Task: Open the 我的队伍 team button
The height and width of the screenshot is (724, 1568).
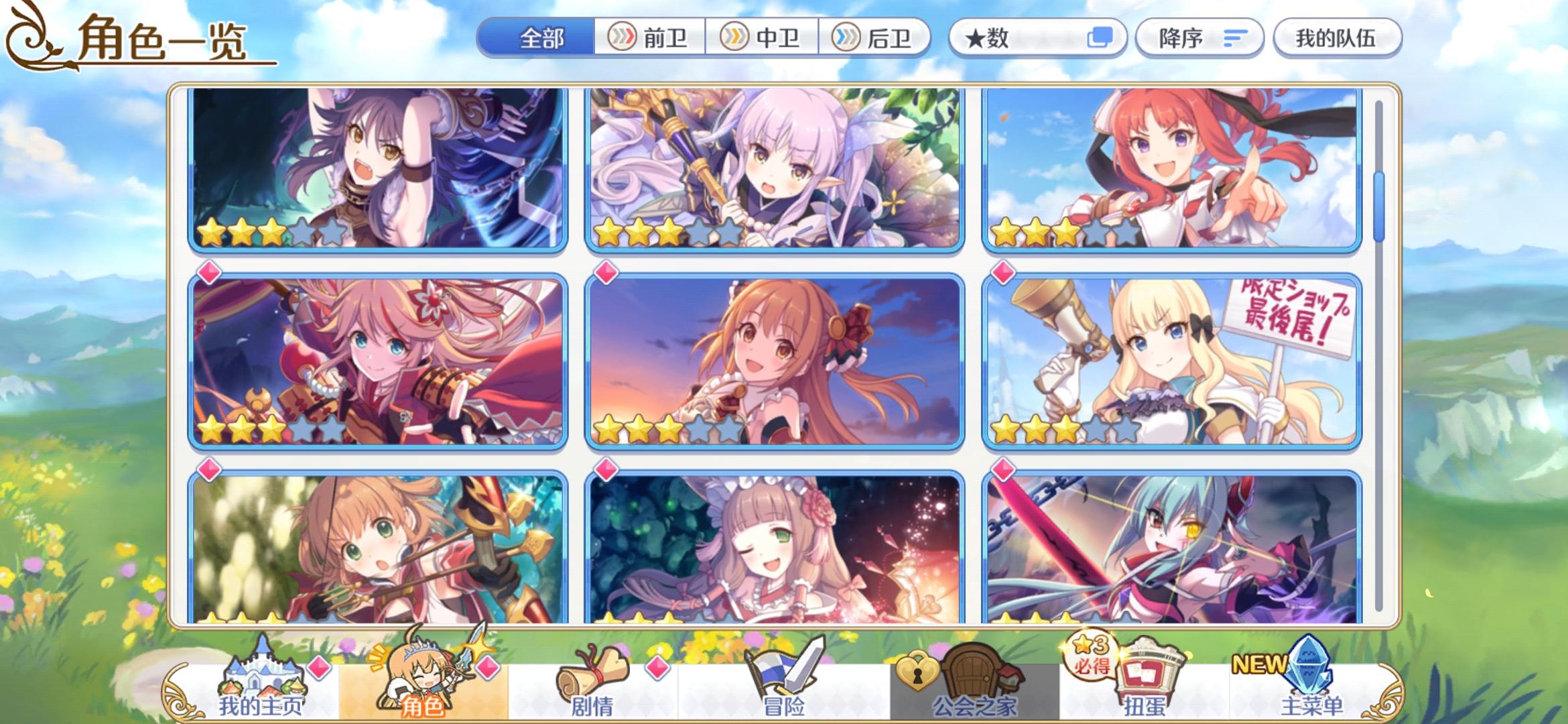Action: 1337,38
